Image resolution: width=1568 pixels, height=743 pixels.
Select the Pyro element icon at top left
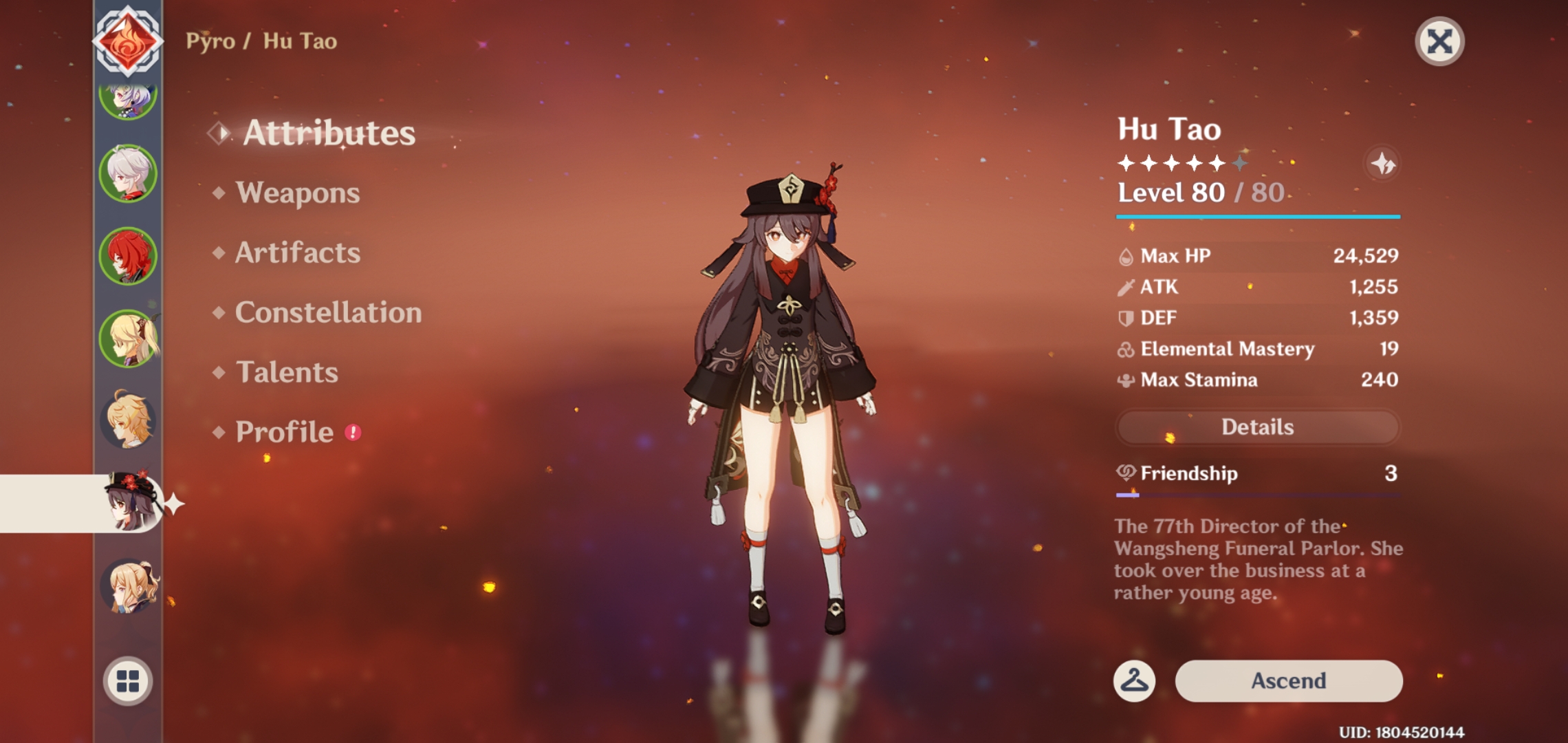(x=128, y=41)
